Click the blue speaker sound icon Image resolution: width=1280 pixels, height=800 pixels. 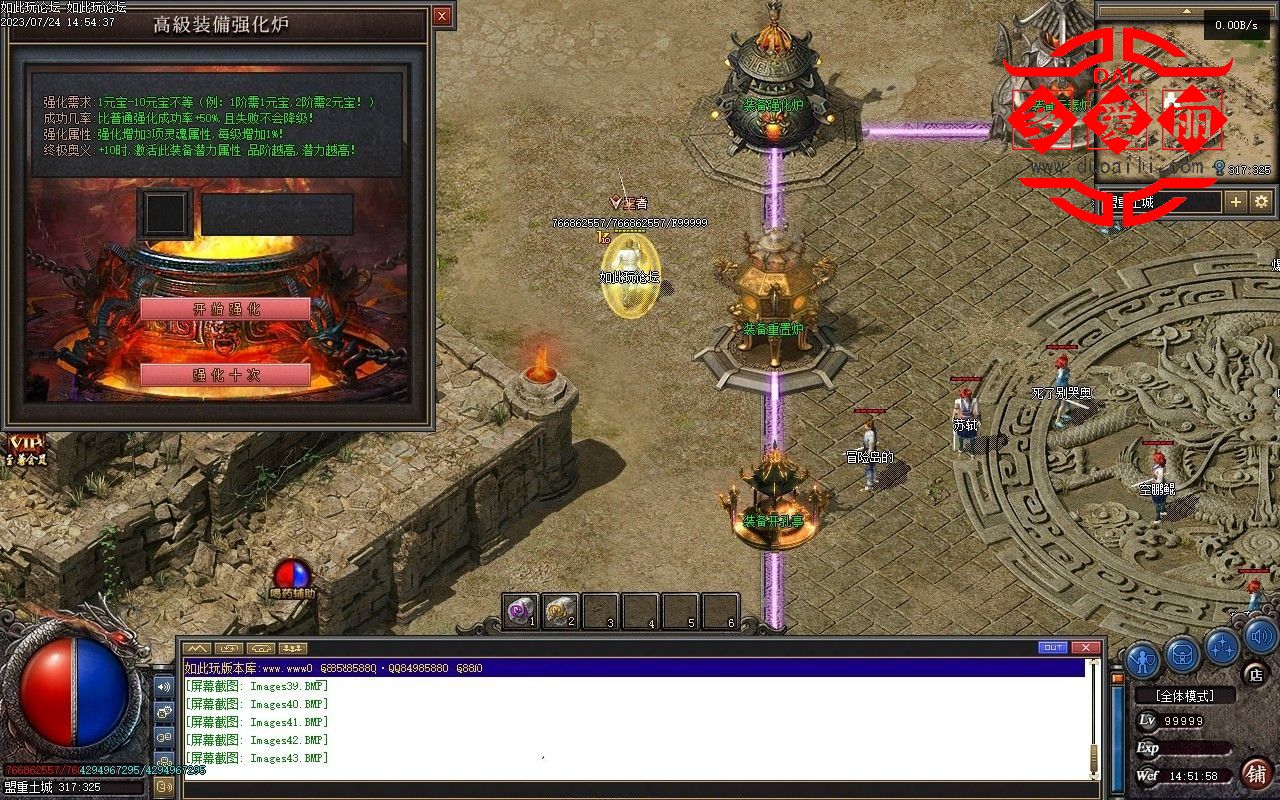pos(1260,637)
